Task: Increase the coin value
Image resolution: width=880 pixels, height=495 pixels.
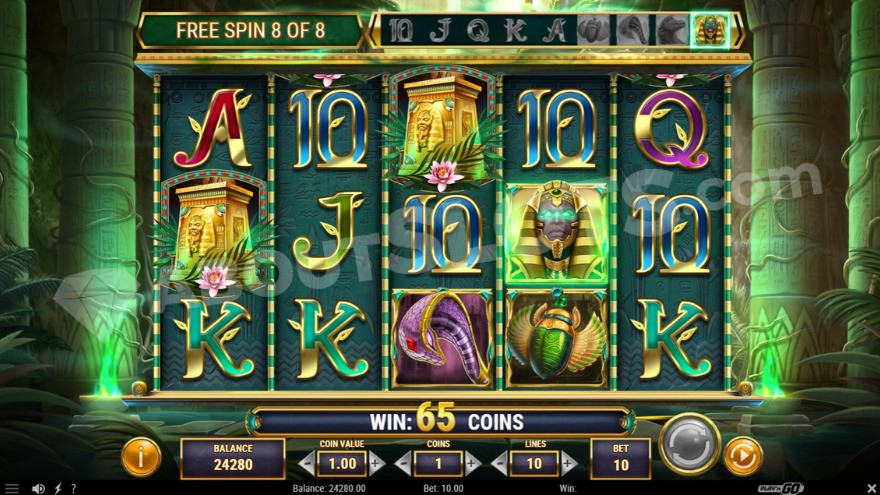Action: tap(376, 463)
